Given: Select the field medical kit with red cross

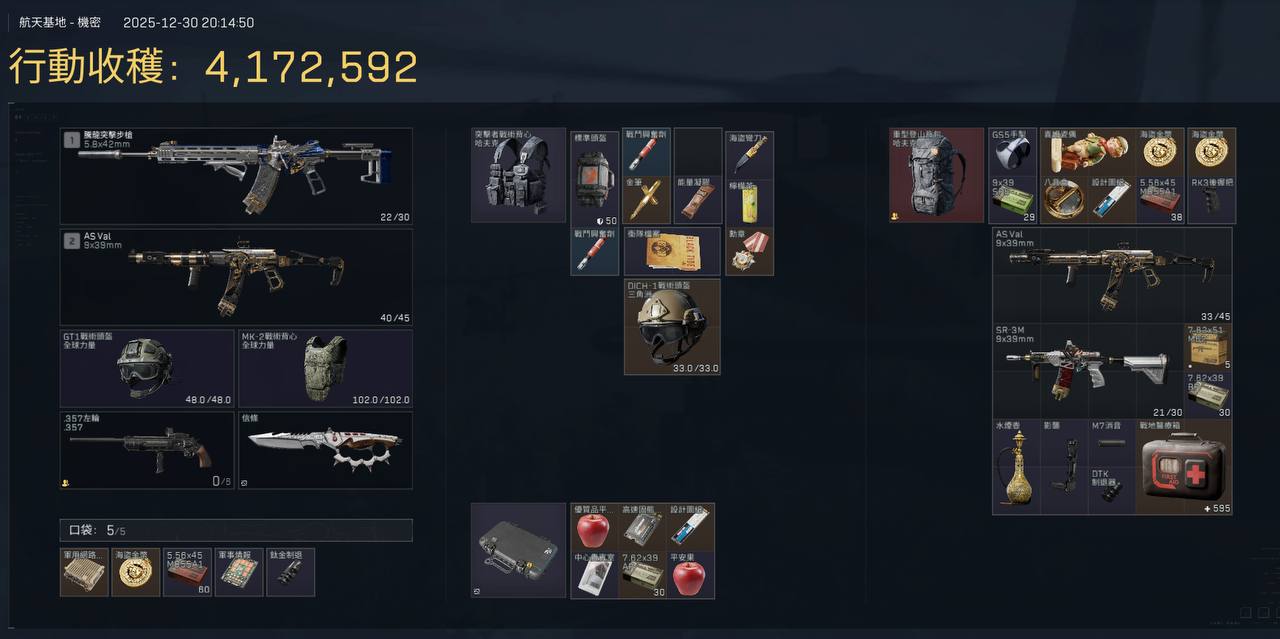Looking at the screenshot, I should (1186, 467).
